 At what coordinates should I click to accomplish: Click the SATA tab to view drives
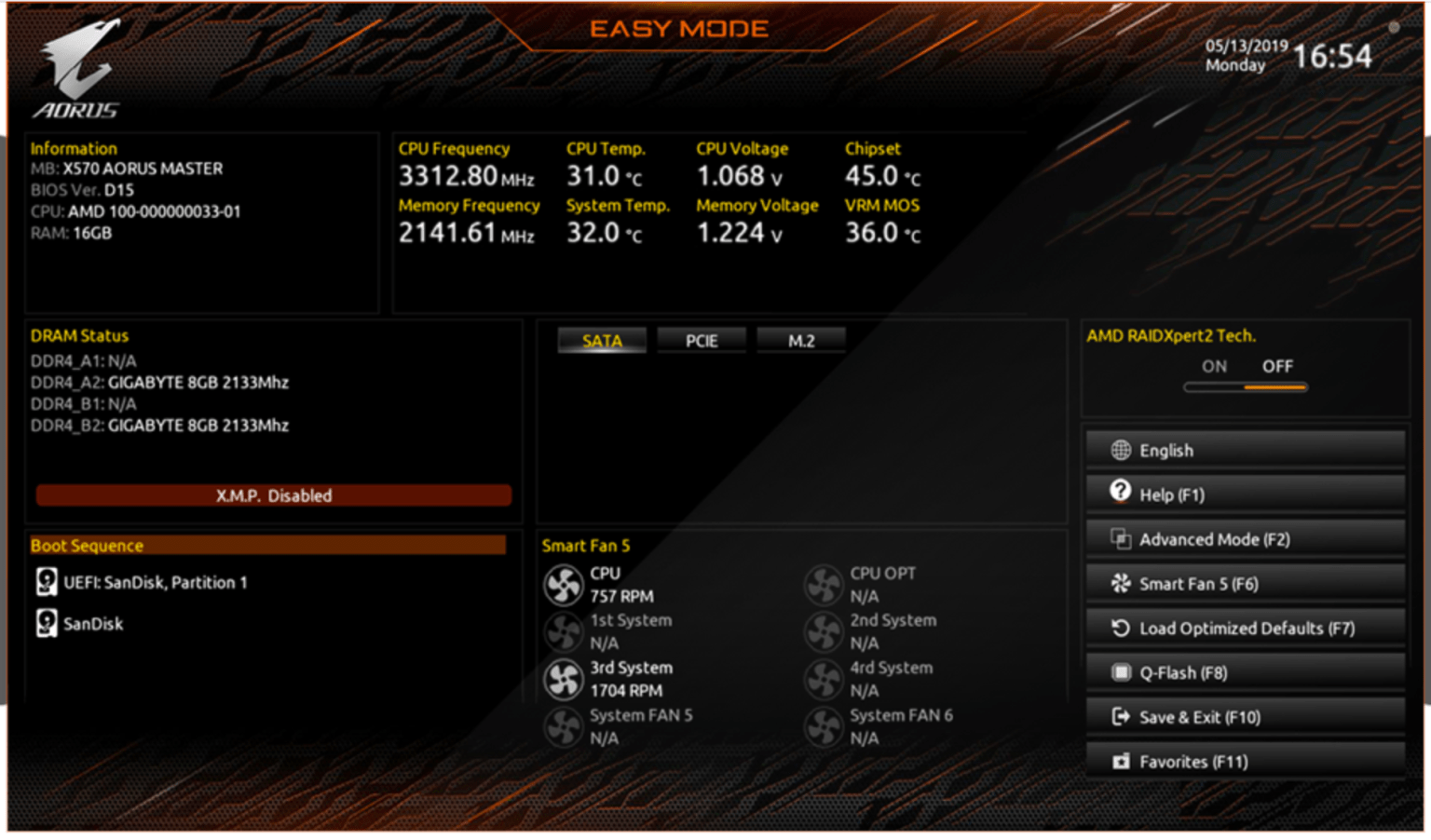pyautogui.click(x=601, y=340)
